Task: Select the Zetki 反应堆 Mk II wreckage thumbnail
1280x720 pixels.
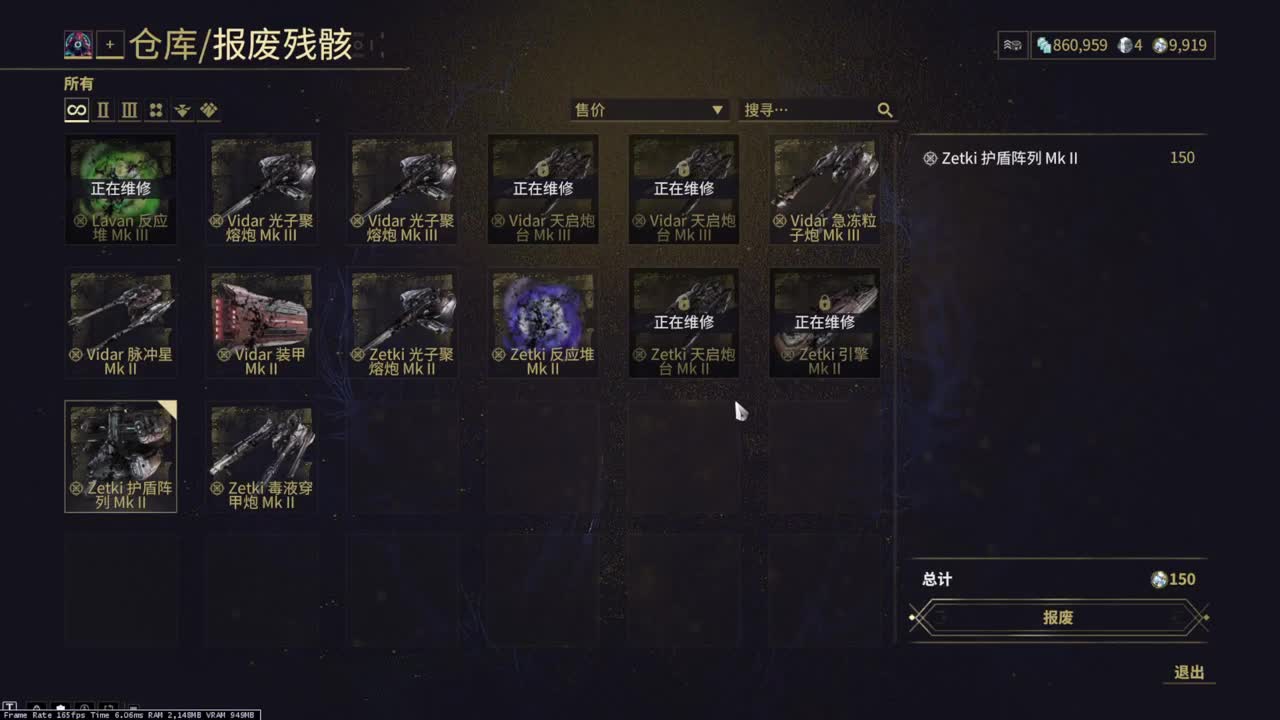Action: tap(543, 322)
